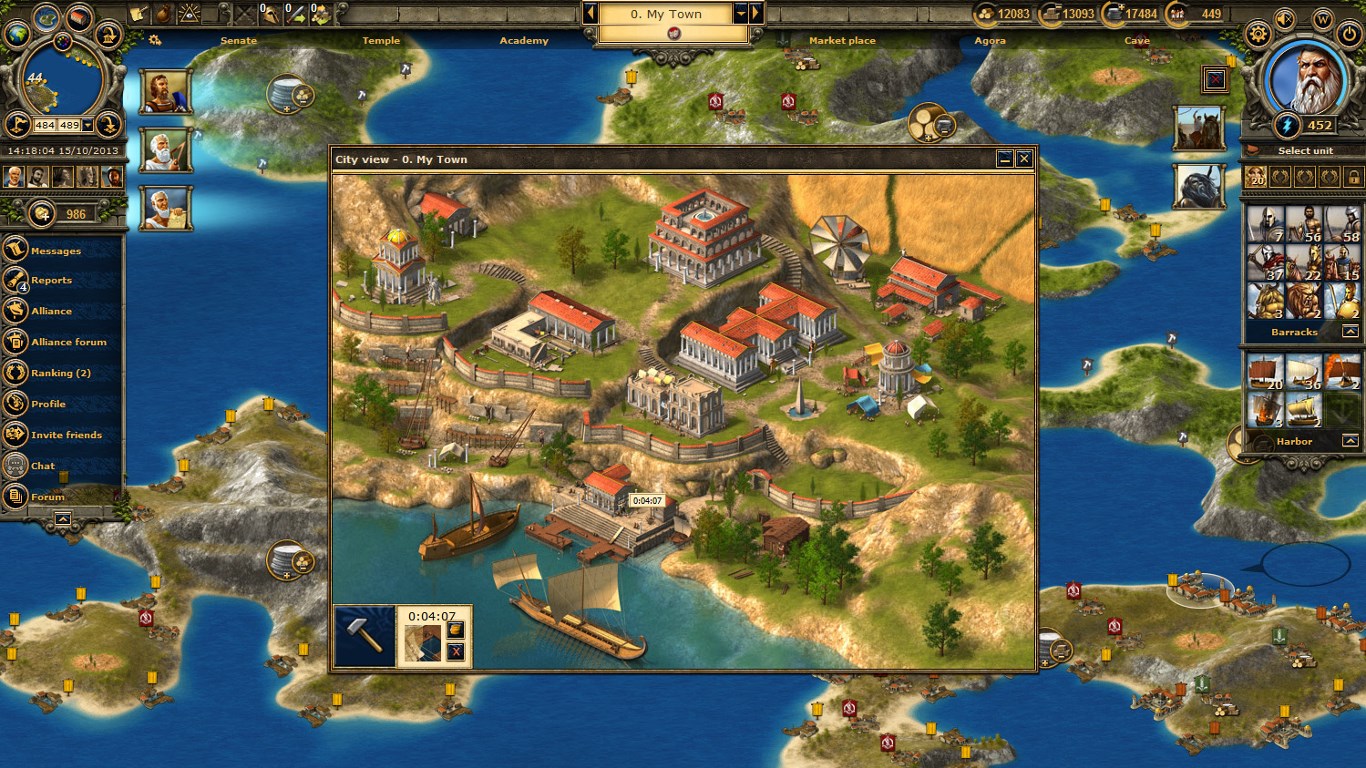1366x768 pixels.
Task: Select the Zeus god portrait
Action: 1305,79
